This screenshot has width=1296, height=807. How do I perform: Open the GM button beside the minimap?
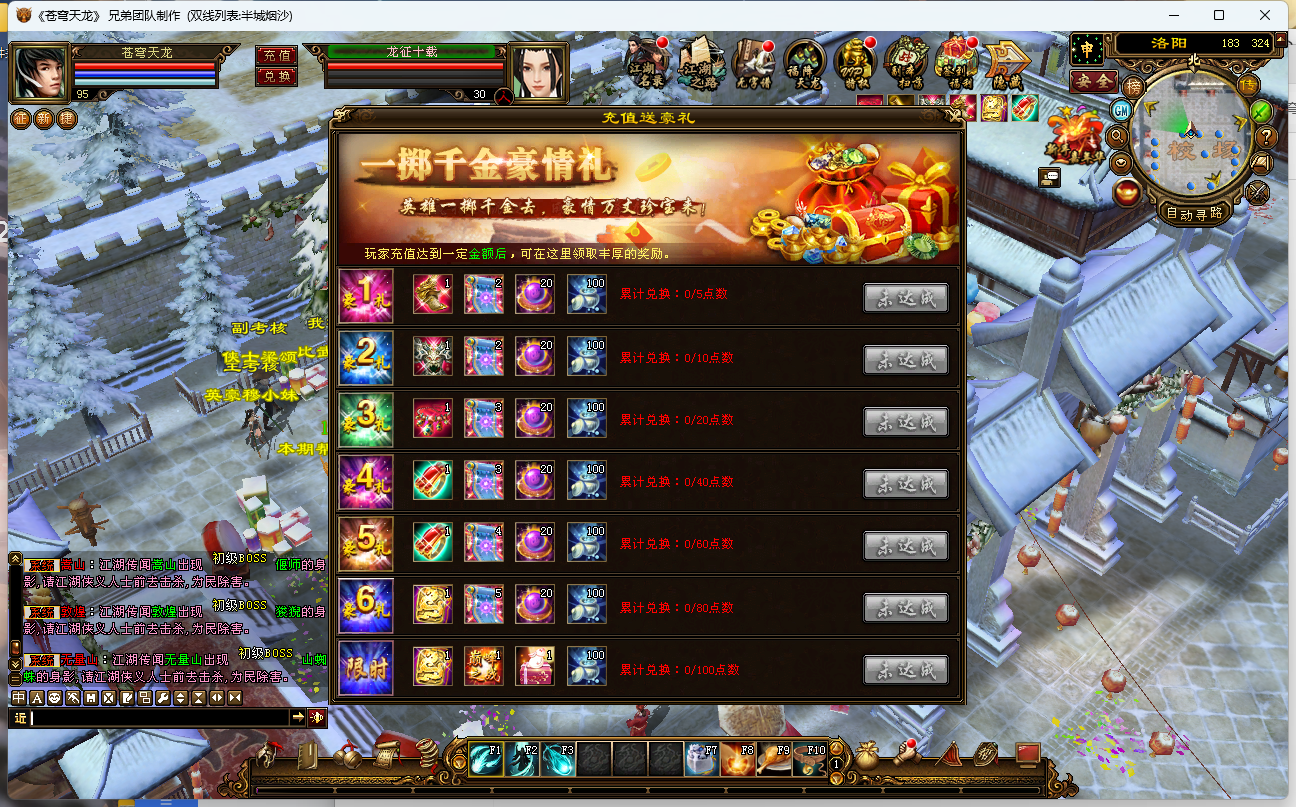click(x=1122, y=109)
